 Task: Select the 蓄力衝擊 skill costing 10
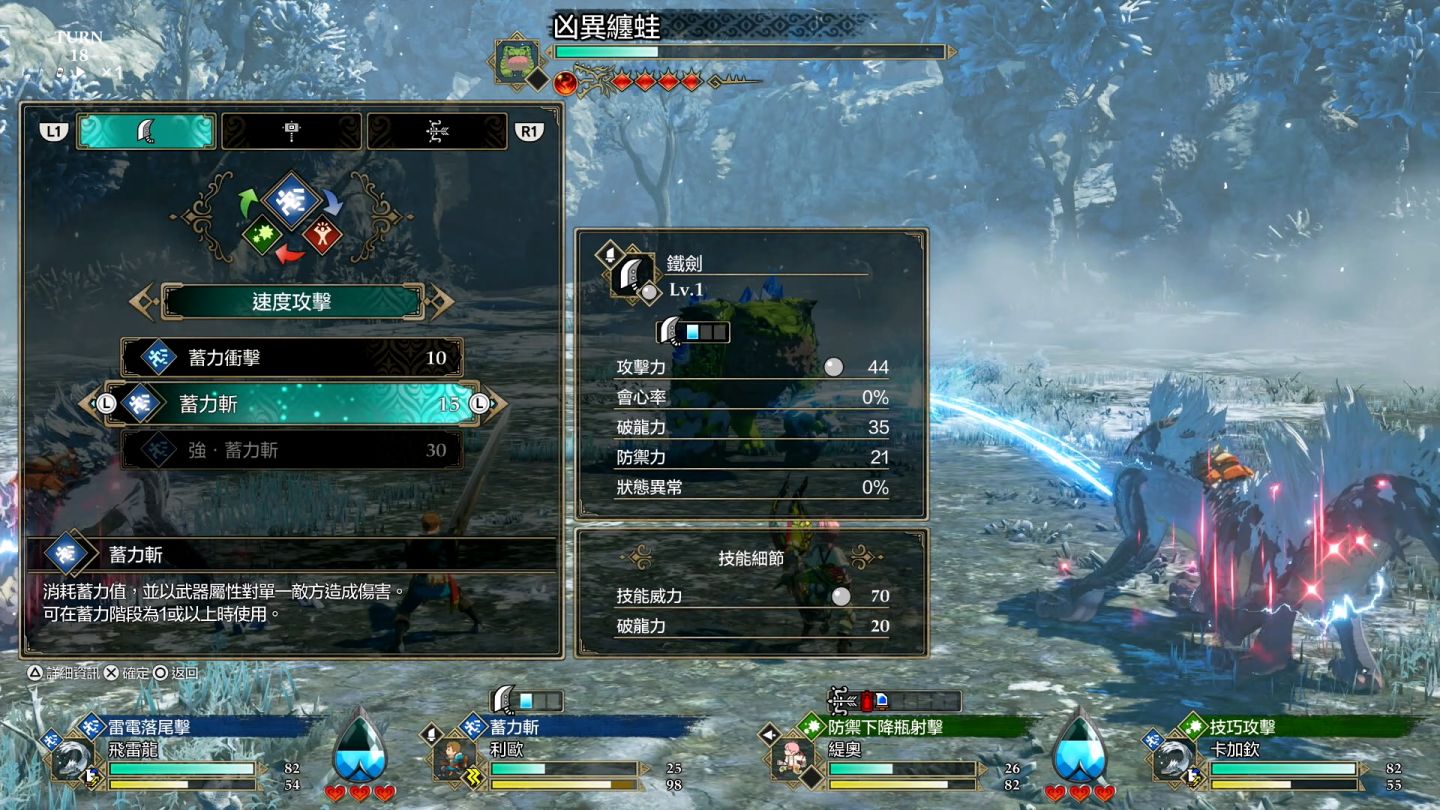click(292, 358)
